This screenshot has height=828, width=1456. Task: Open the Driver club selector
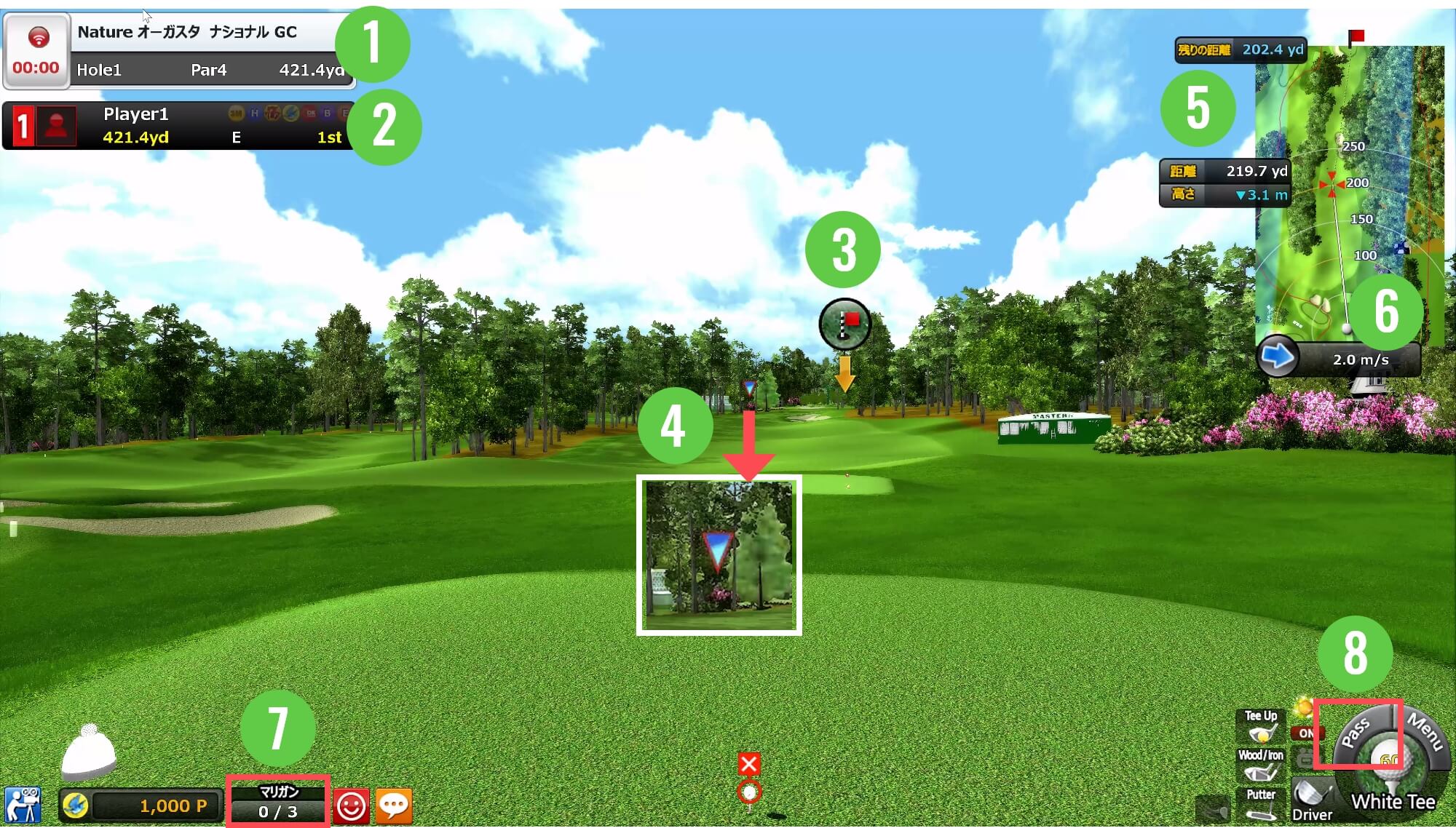(x=1312, y=800)
